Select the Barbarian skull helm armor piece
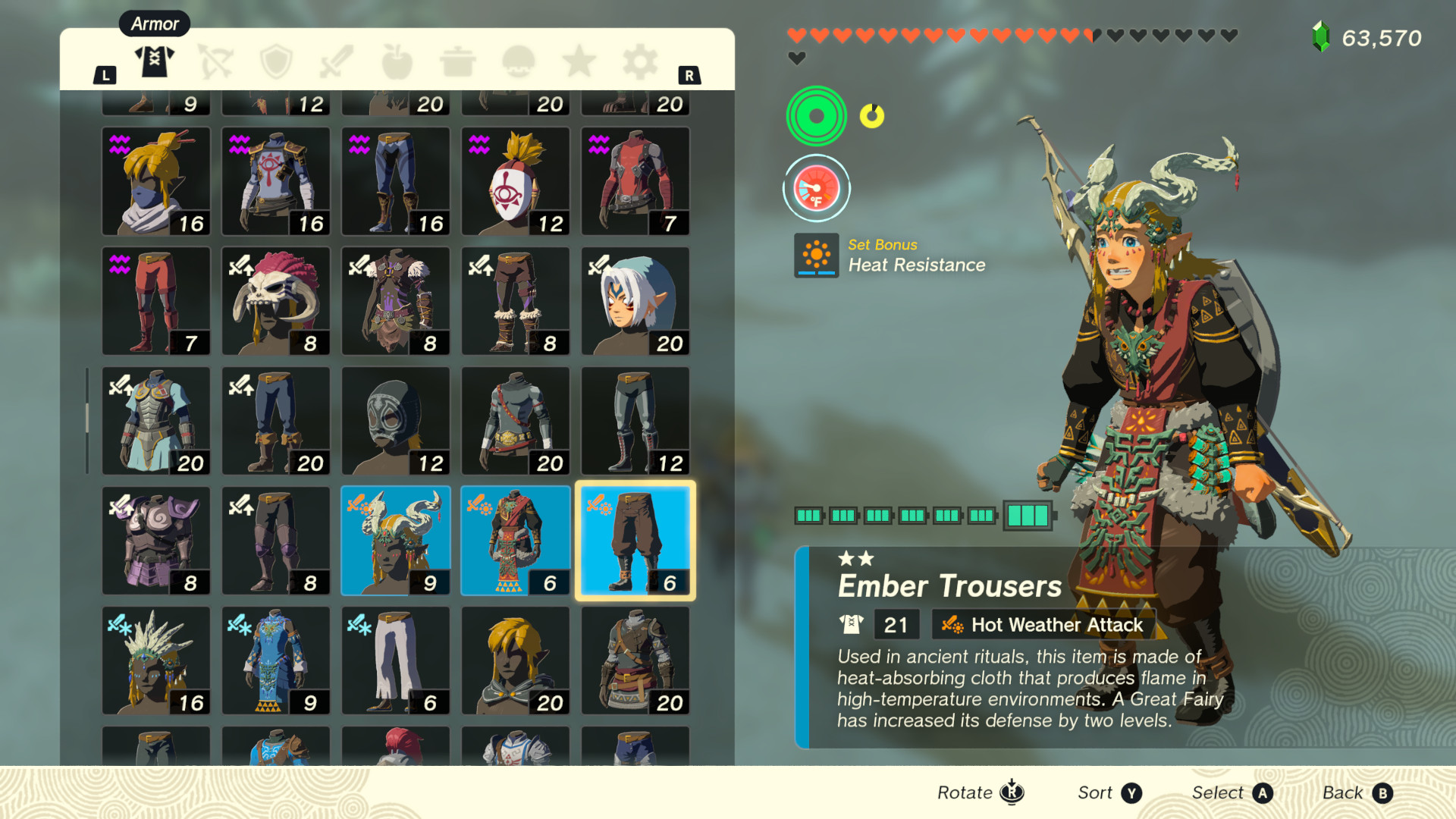1456x819 pixels. [276, 301]
